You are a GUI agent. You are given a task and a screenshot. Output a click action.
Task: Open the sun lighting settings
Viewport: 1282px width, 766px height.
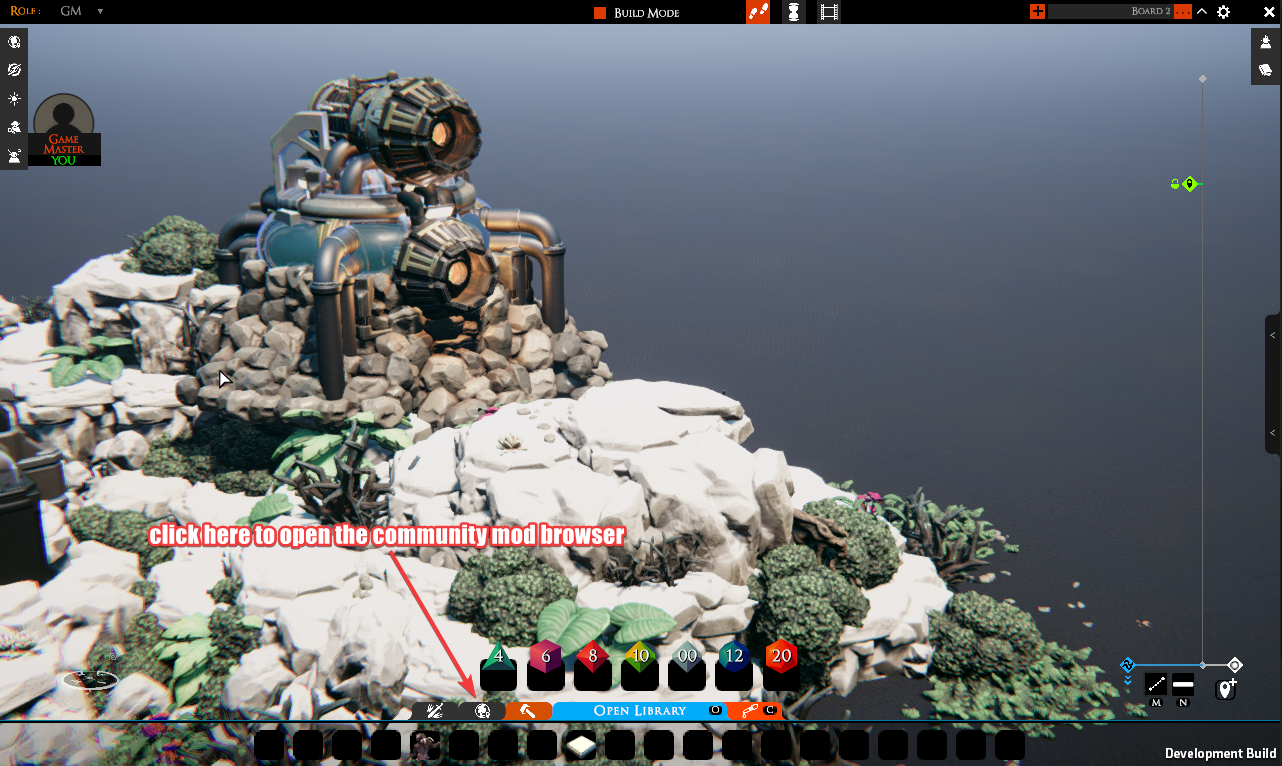click(x=14, y=99)
